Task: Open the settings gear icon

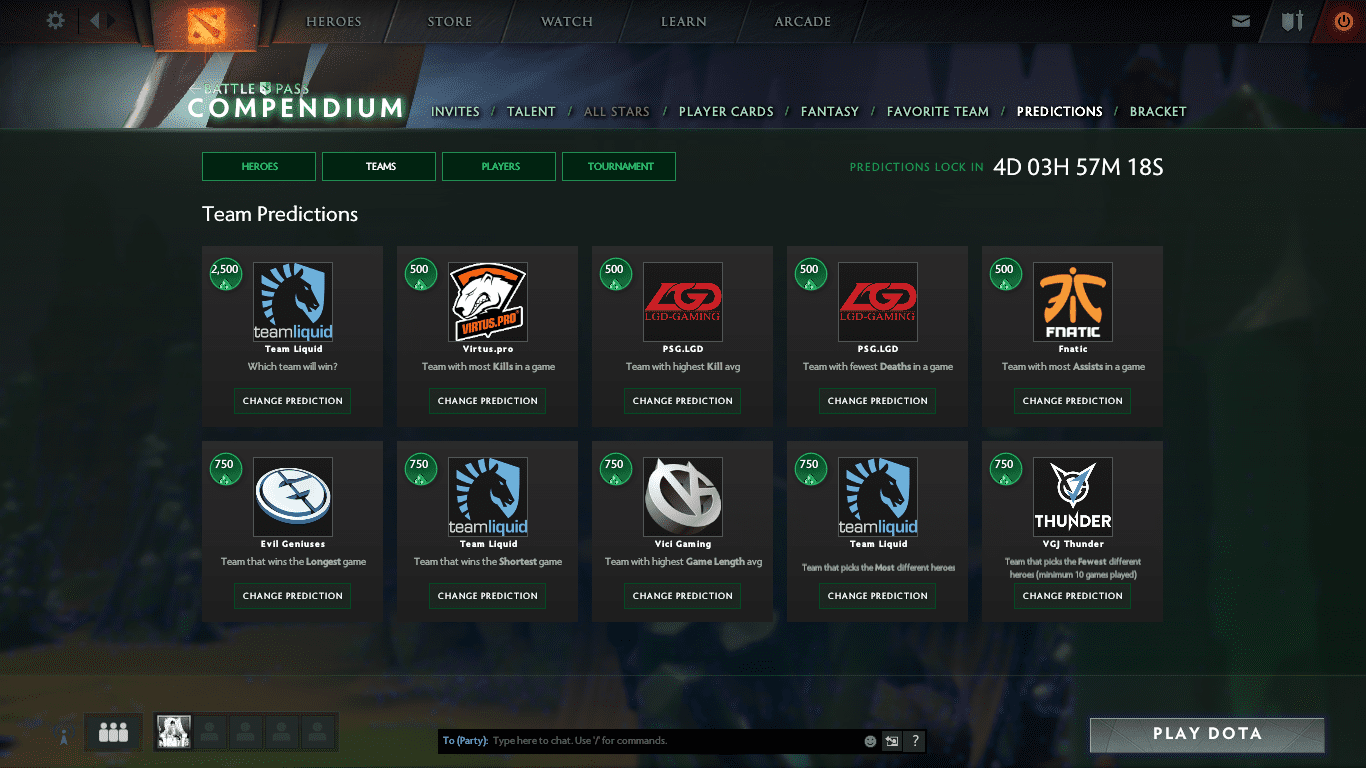Action: point(56,21)
